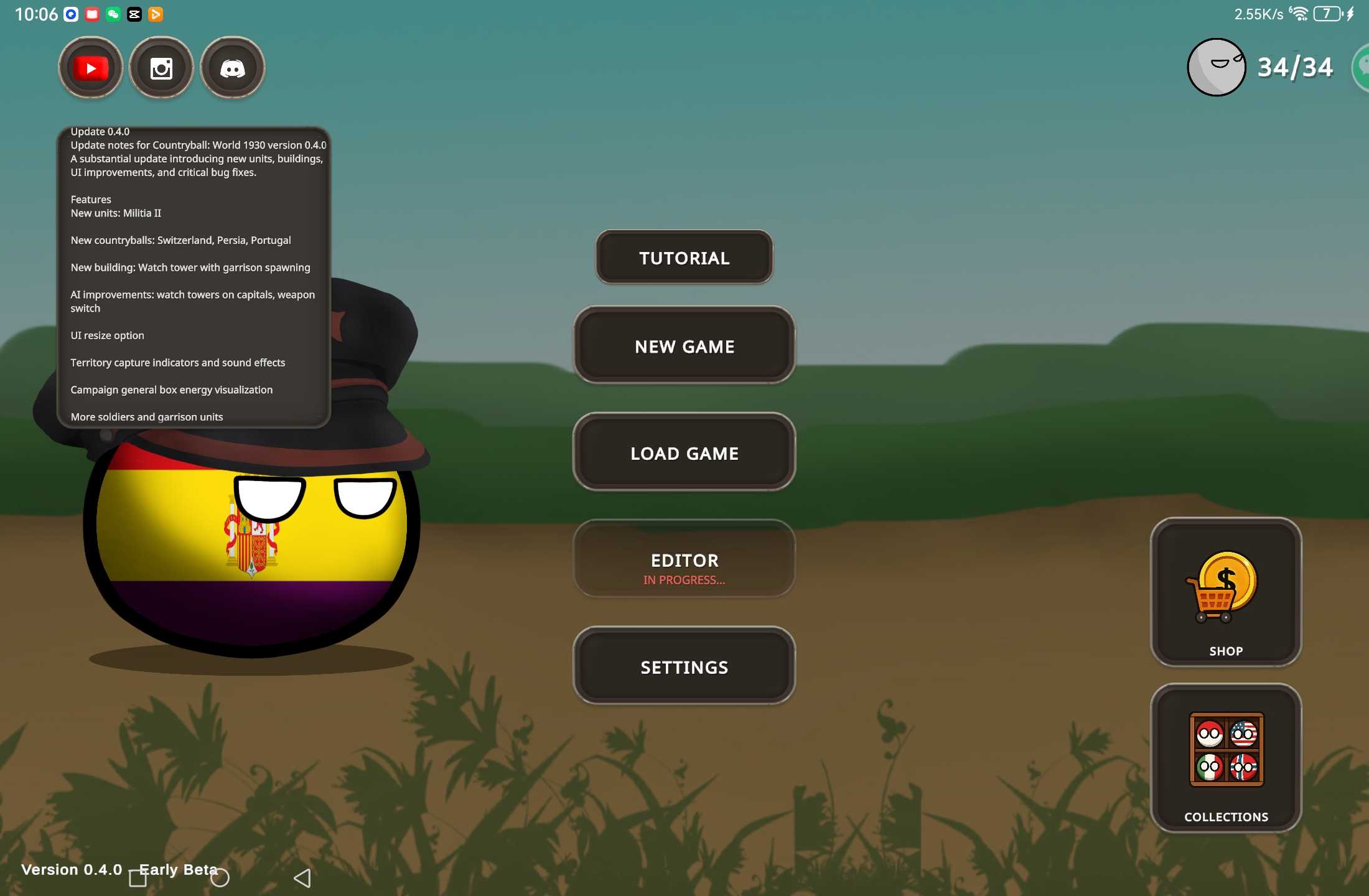Choose Load Game
Screen dimensions: 1369x896
[684, 453]
